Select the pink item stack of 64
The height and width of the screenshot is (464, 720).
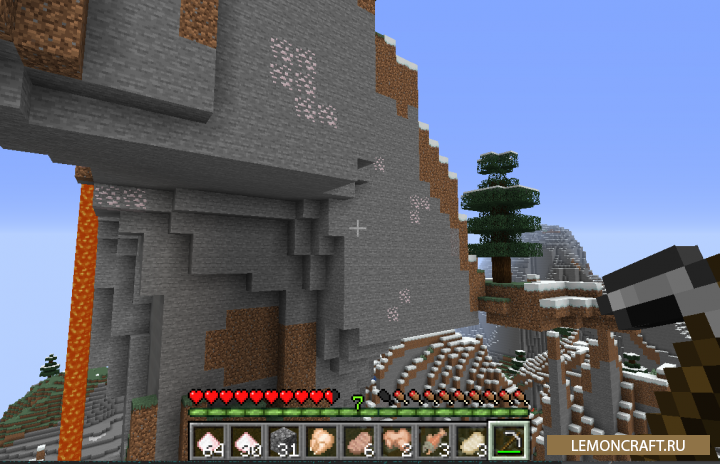(208, 439)
